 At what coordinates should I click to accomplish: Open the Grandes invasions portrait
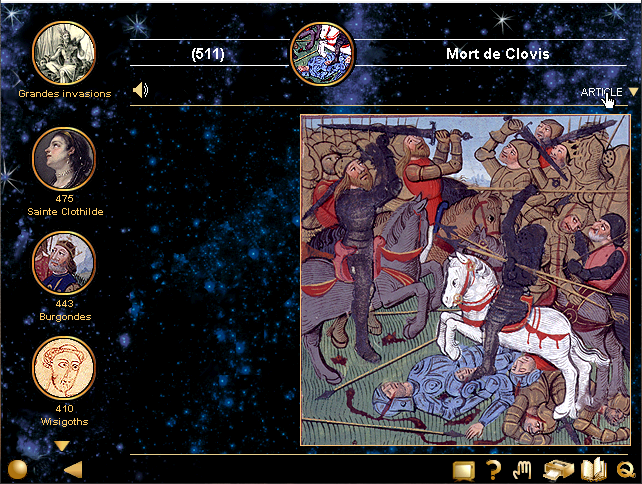point(64,53)
